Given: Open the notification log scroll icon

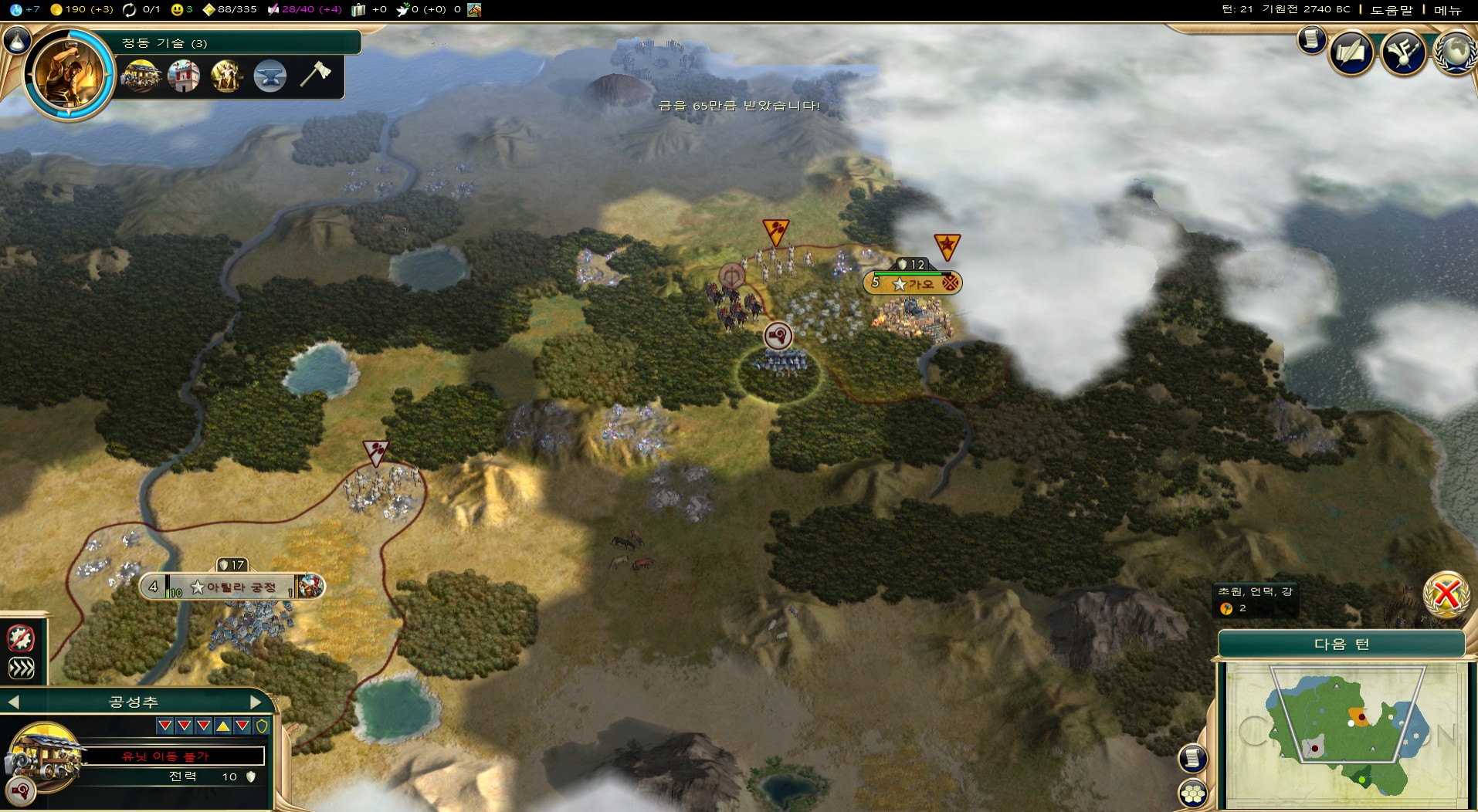Looking at the screenshot, I should [x=1310, y=39].
